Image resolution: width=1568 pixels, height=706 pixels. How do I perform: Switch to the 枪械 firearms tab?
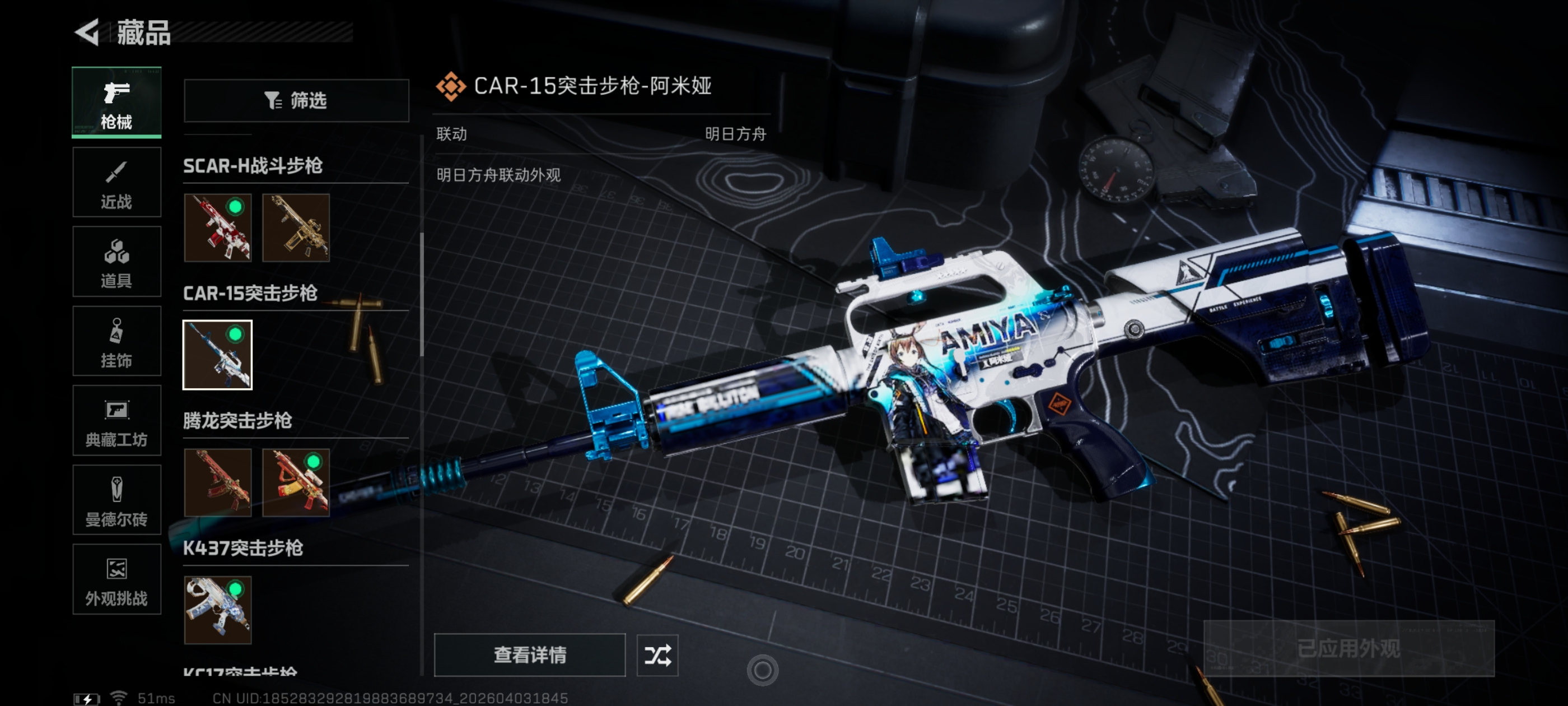tap(116, 103)
